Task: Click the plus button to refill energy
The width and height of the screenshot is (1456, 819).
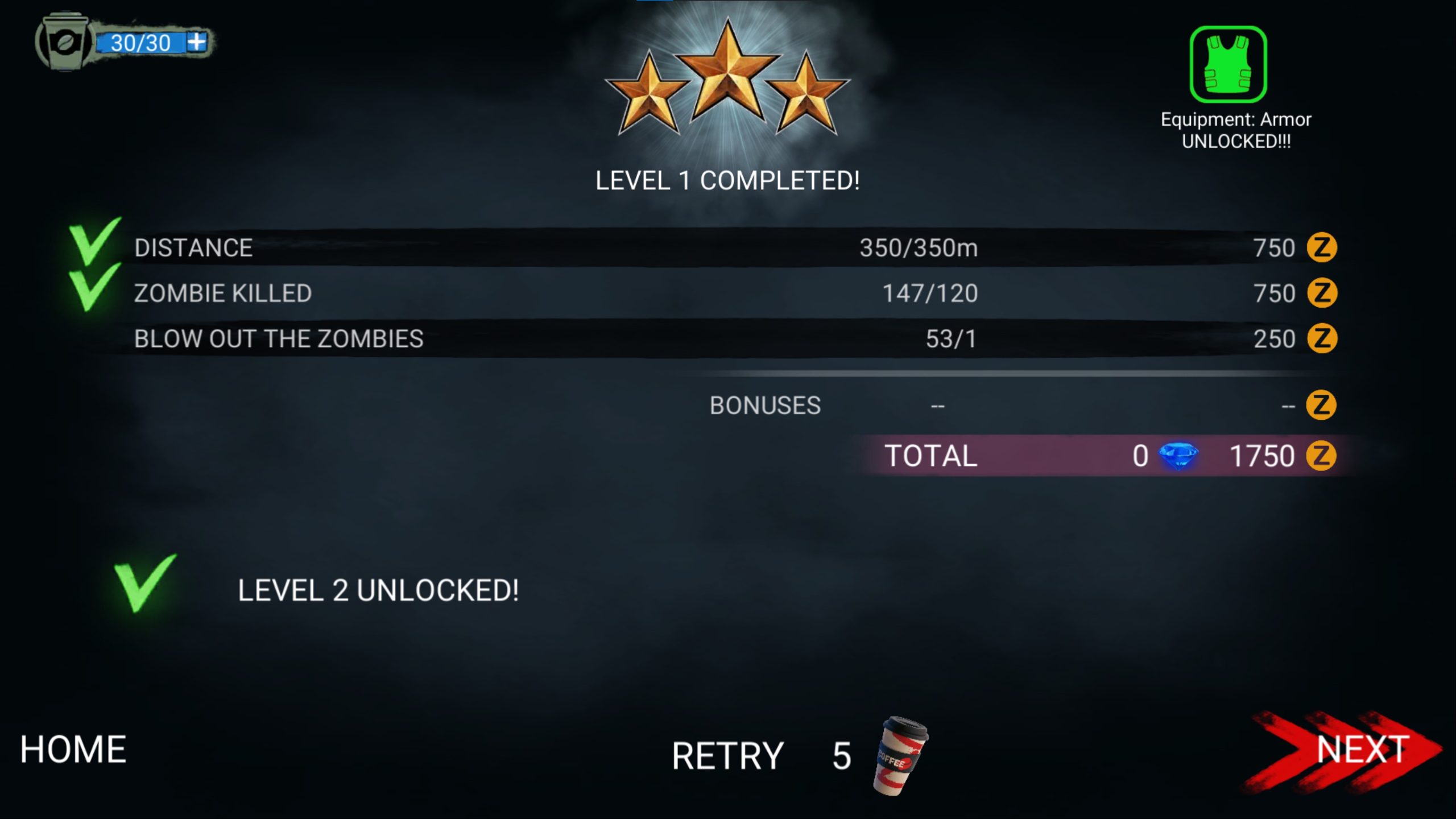Action: tap(196, 42)
